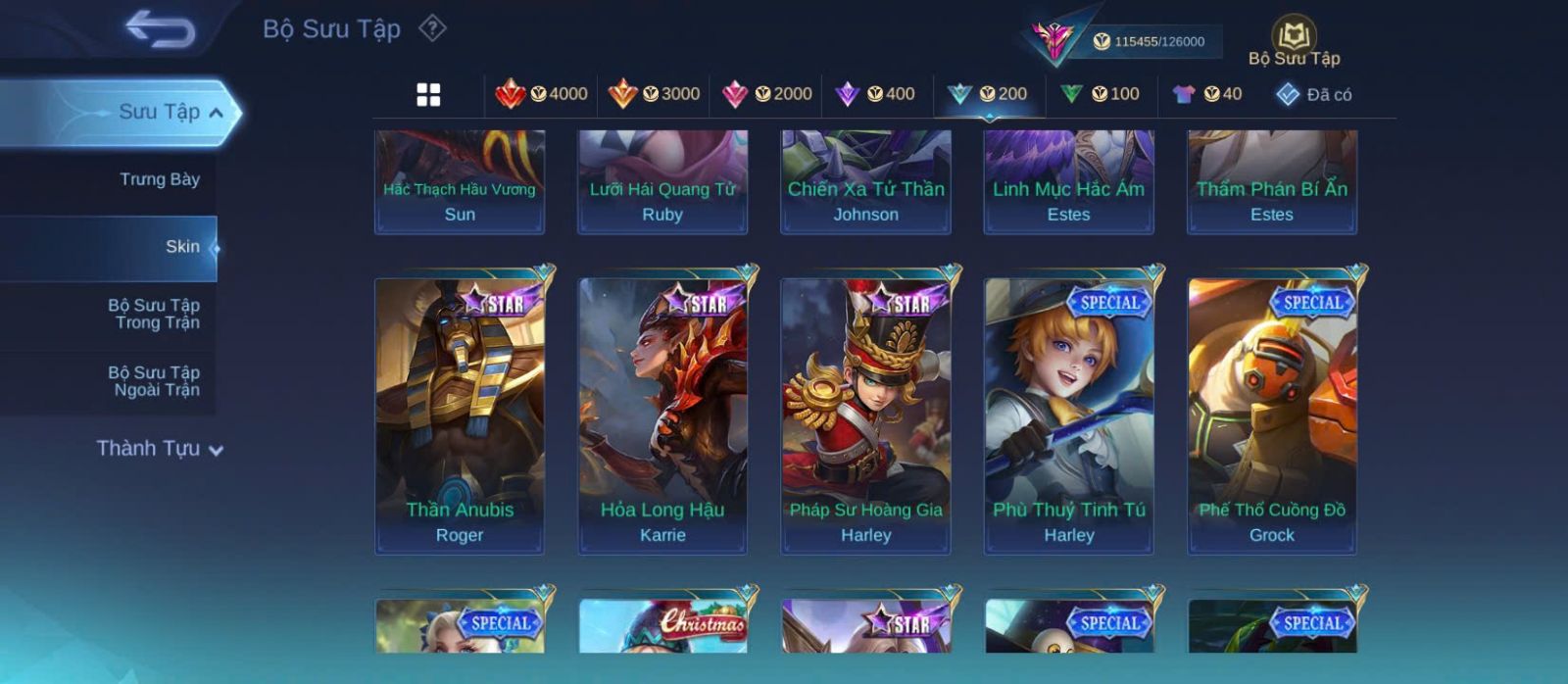Filter owned skins with Đã có
Image resolution: width=1568 pixels, height=684 pixels.
point(1314,94)
